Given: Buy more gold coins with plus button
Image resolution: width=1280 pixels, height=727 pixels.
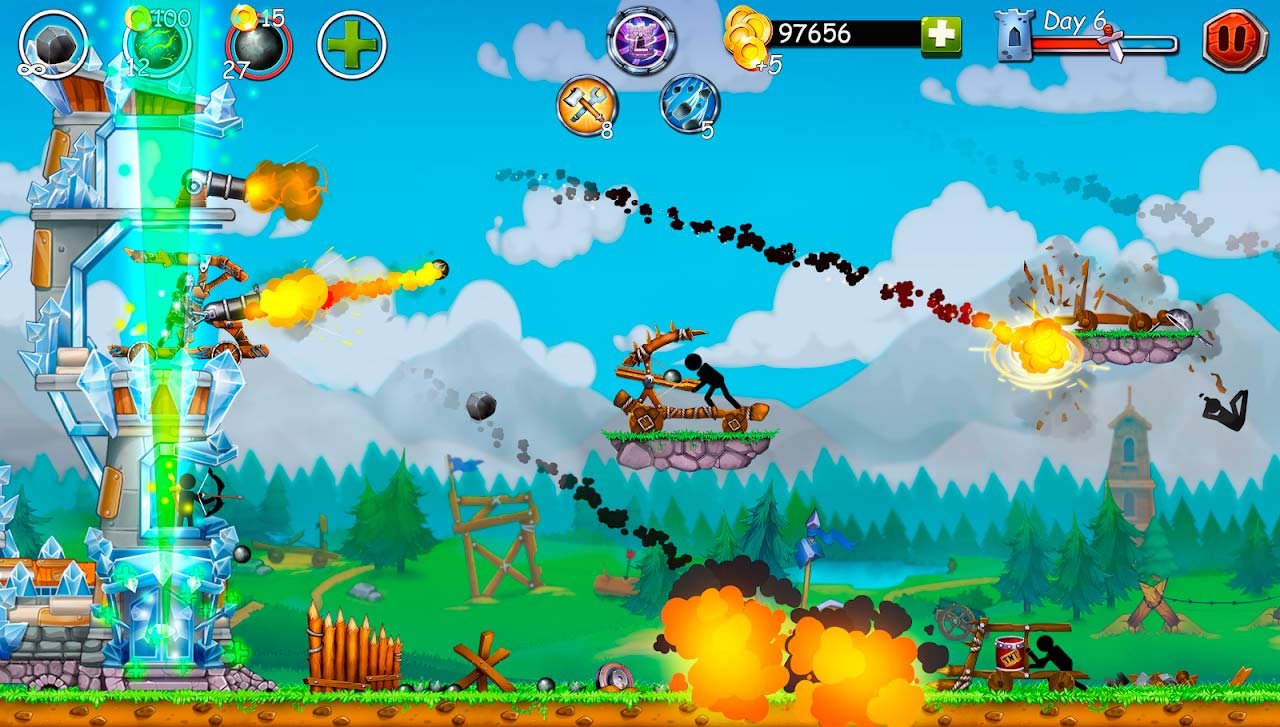Looking at the screenshot, I should point(940,35).
